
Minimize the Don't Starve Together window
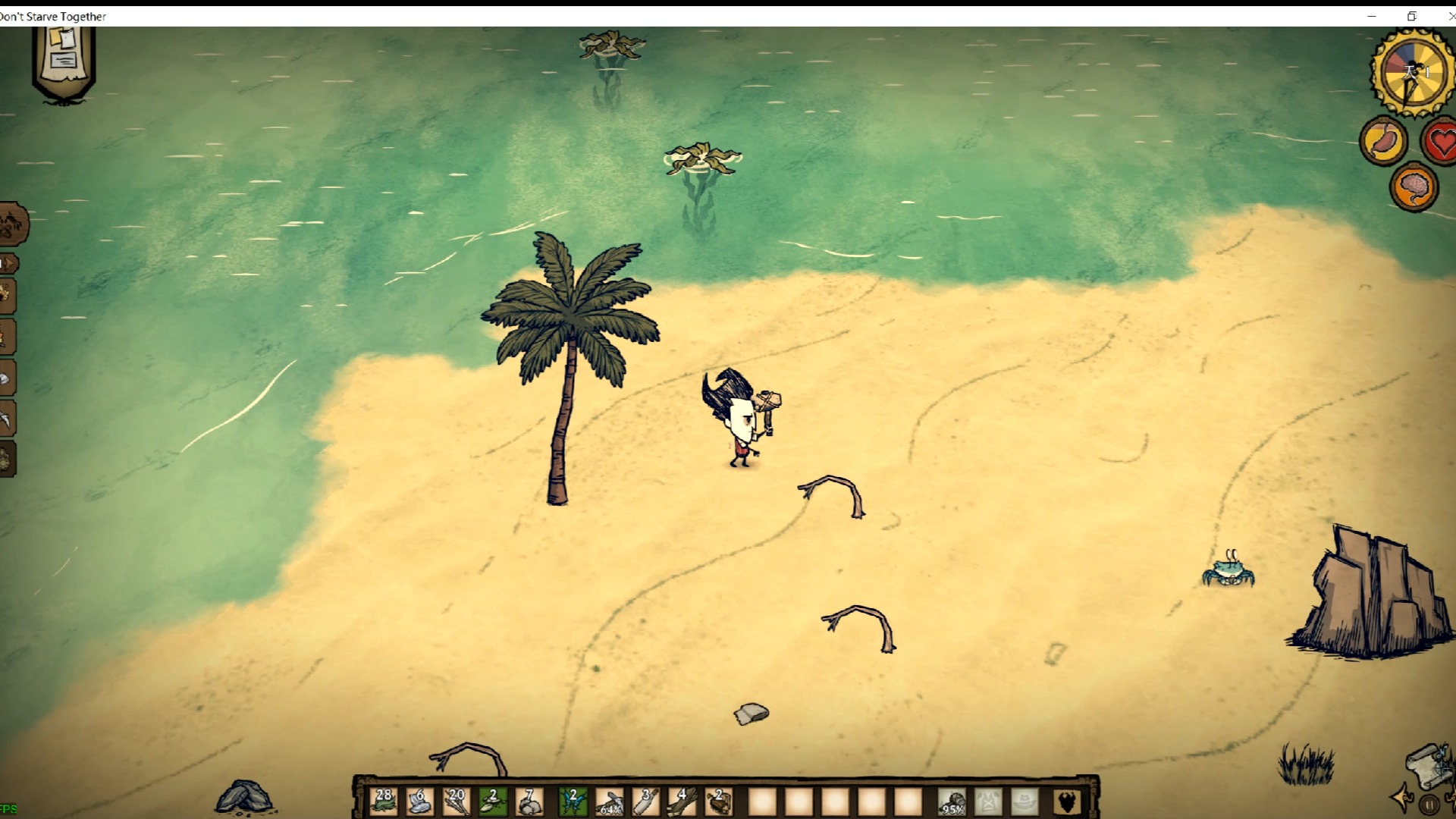1372,16
